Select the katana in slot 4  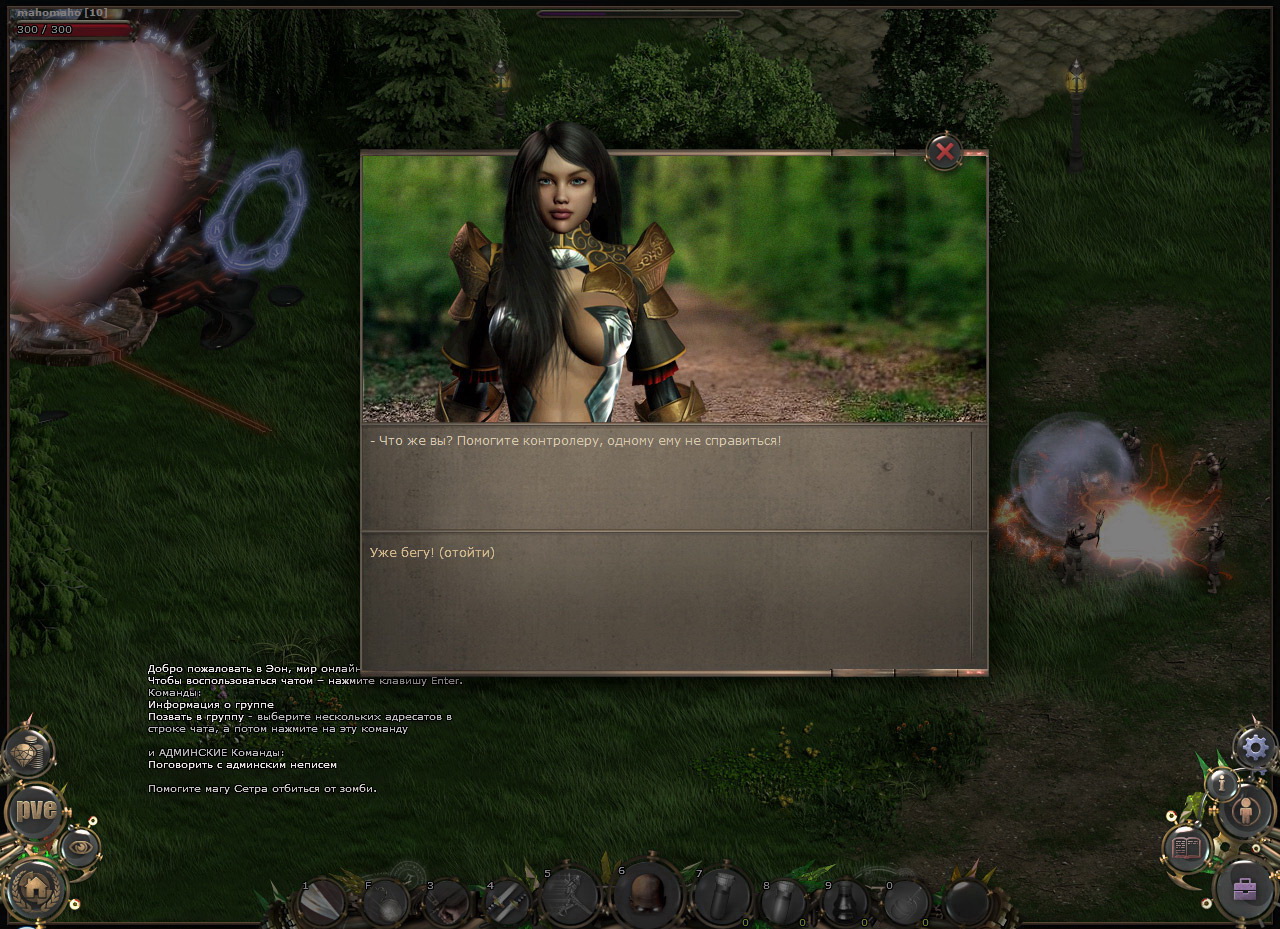(x=507, y=902)
